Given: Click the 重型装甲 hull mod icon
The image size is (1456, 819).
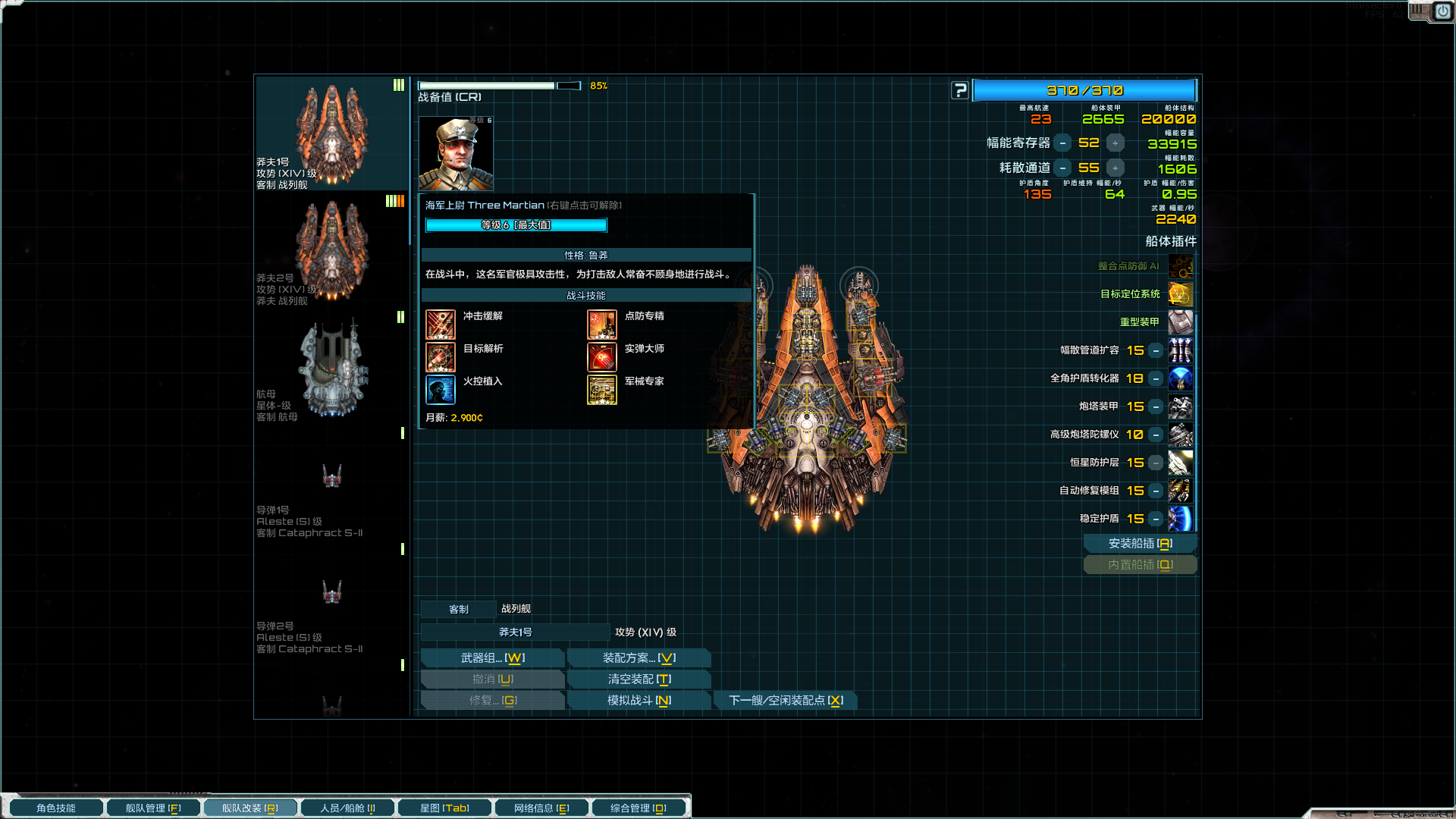Looking at the screenshot, I should 1180,322.
